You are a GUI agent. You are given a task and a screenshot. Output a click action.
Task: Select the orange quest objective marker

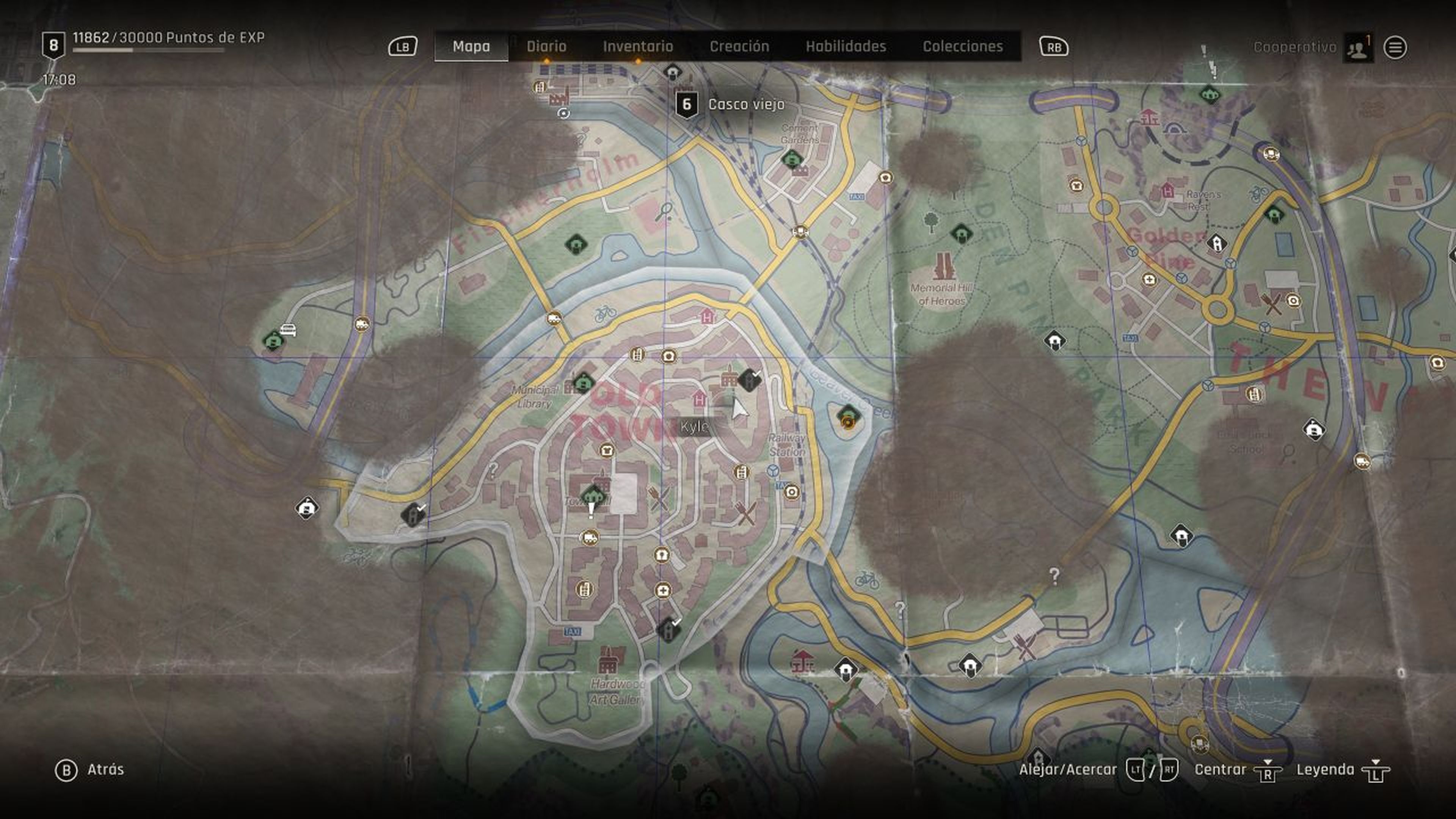[x=847, y=422]
